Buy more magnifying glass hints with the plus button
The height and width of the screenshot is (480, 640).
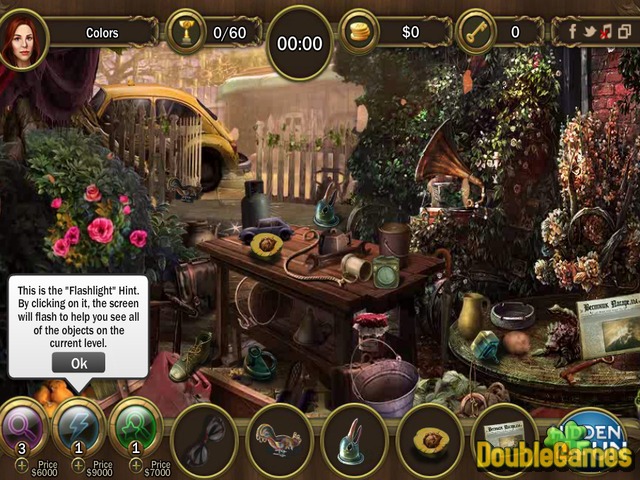(21, 466)
